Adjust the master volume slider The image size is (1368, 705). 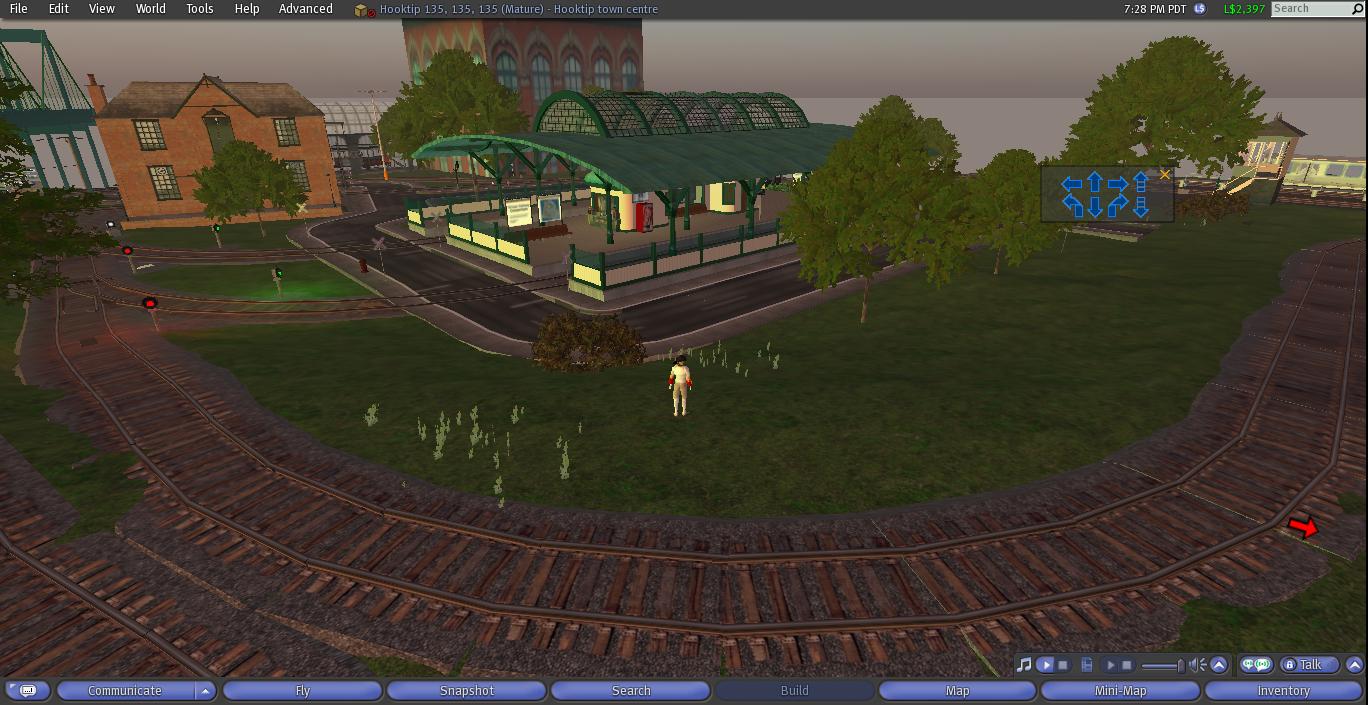(x=1164, y=665)
